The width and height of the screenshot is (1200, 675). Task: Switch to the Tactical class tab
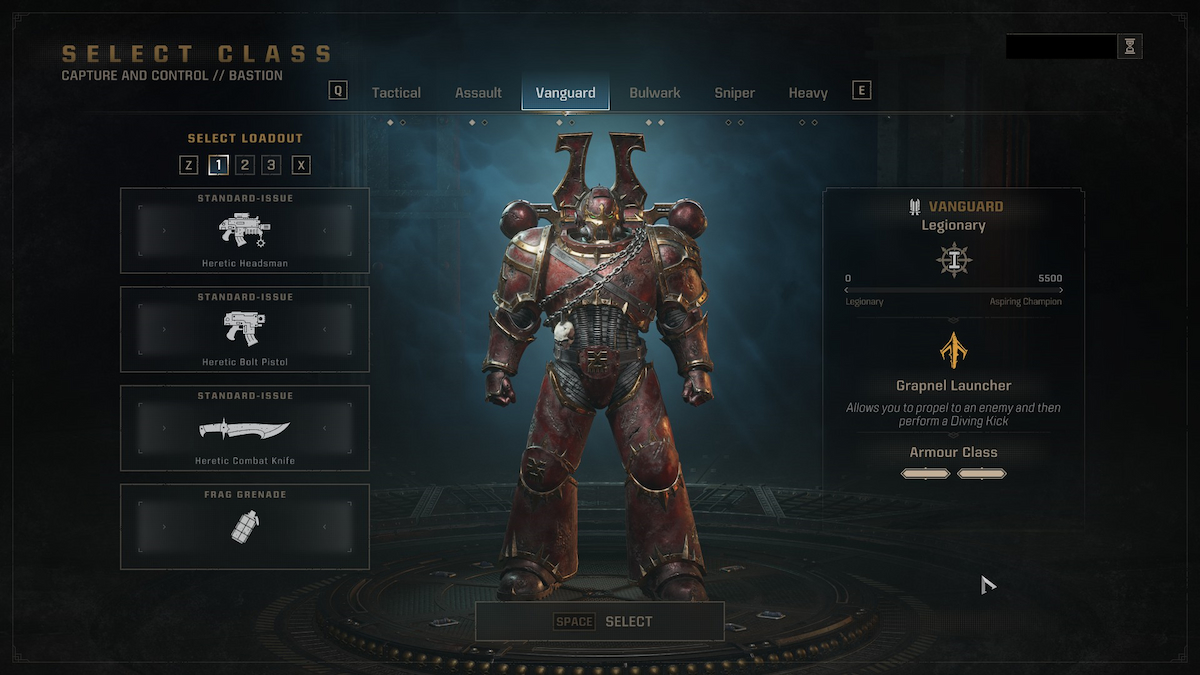coord(396,93)
